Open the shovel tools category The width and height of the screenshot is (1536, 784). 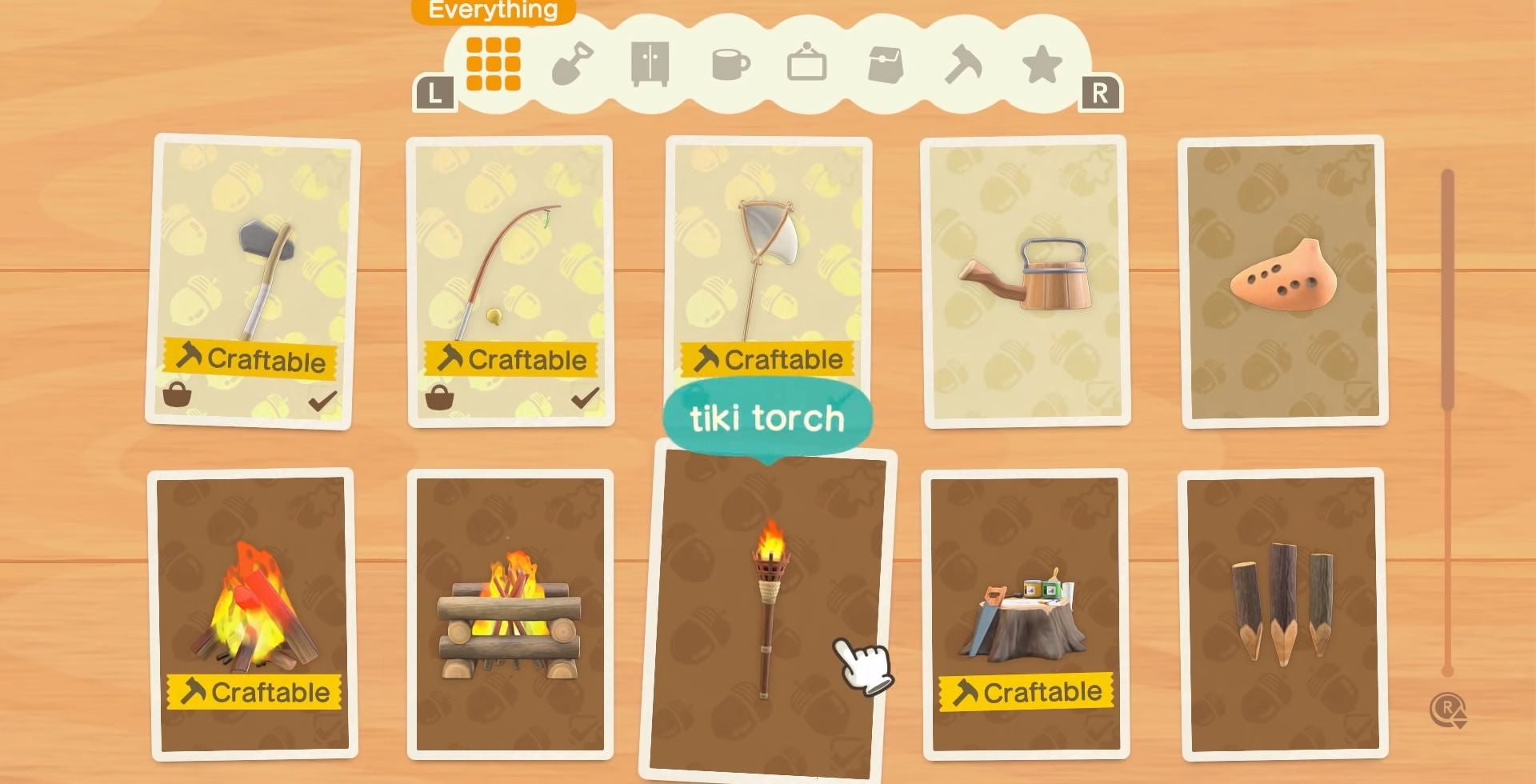coord(574,64)
